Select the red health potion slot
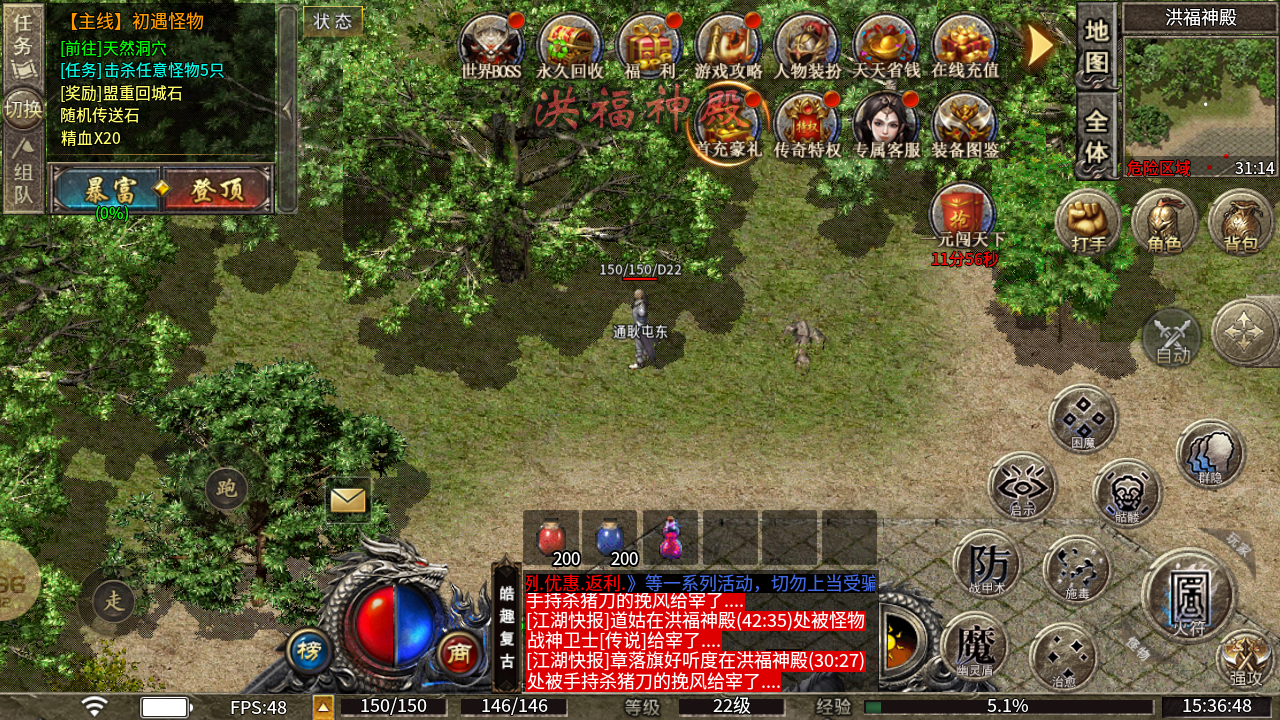The image size is (1280, 720). pos(551,538)
